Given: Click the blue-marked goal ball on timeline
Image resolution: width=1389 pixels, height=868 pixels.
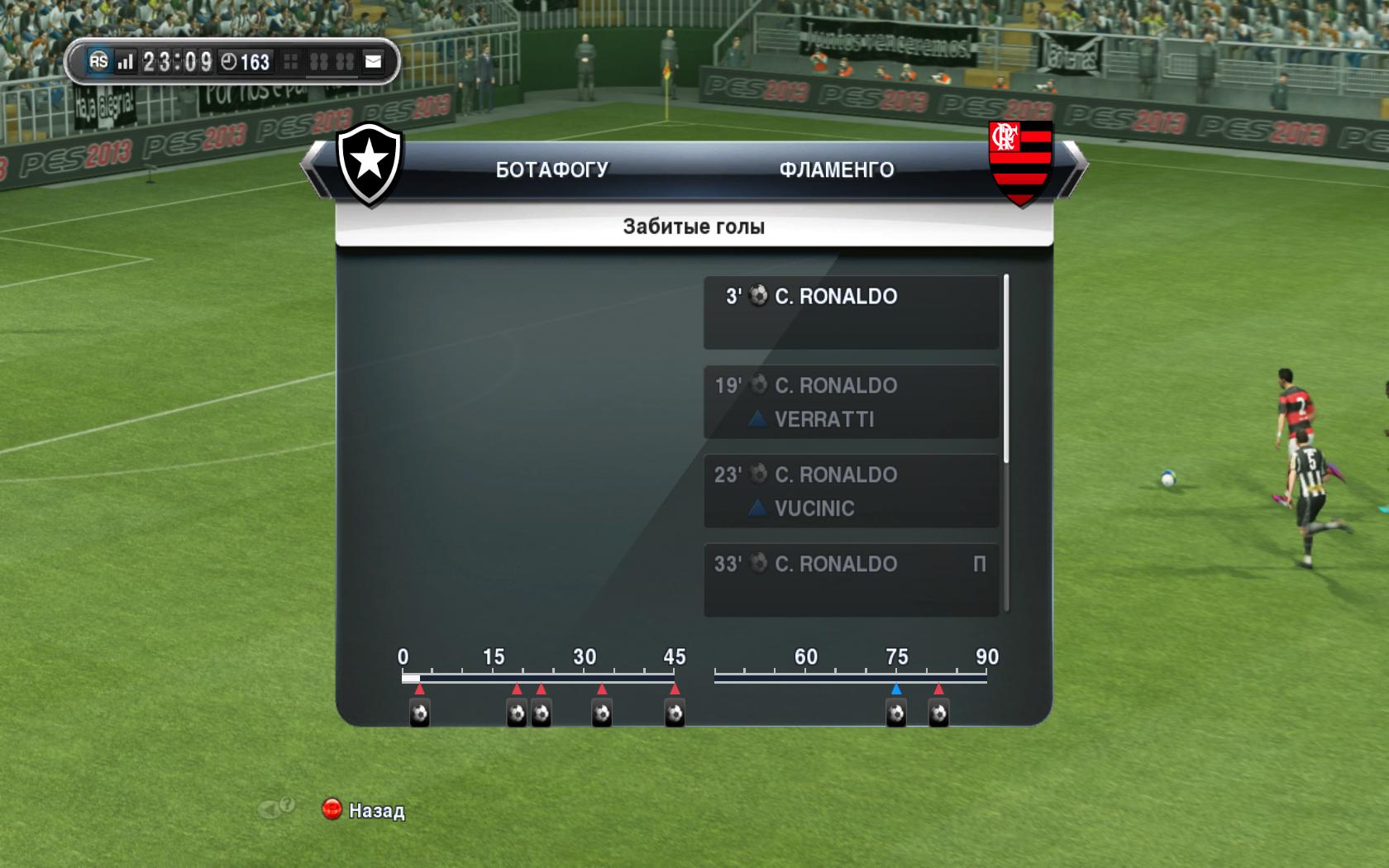Looking at the screenshot, I should click(896, 713).
